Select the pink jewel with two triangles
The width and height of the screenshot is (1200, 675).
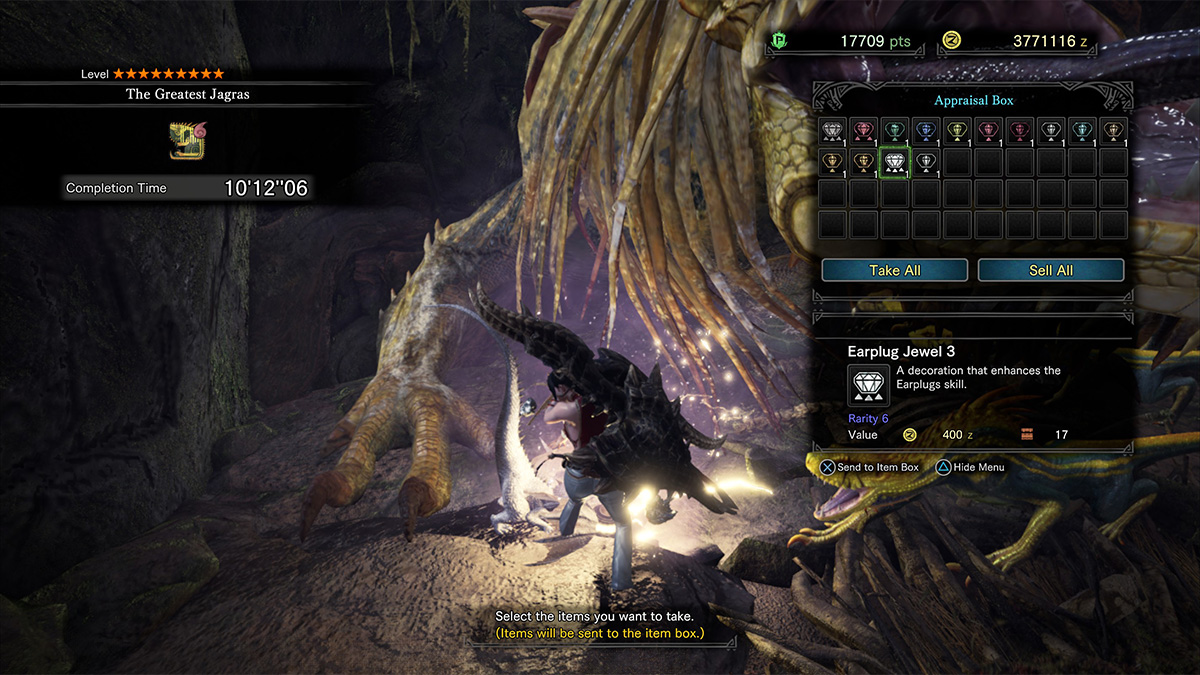point(863,131)
